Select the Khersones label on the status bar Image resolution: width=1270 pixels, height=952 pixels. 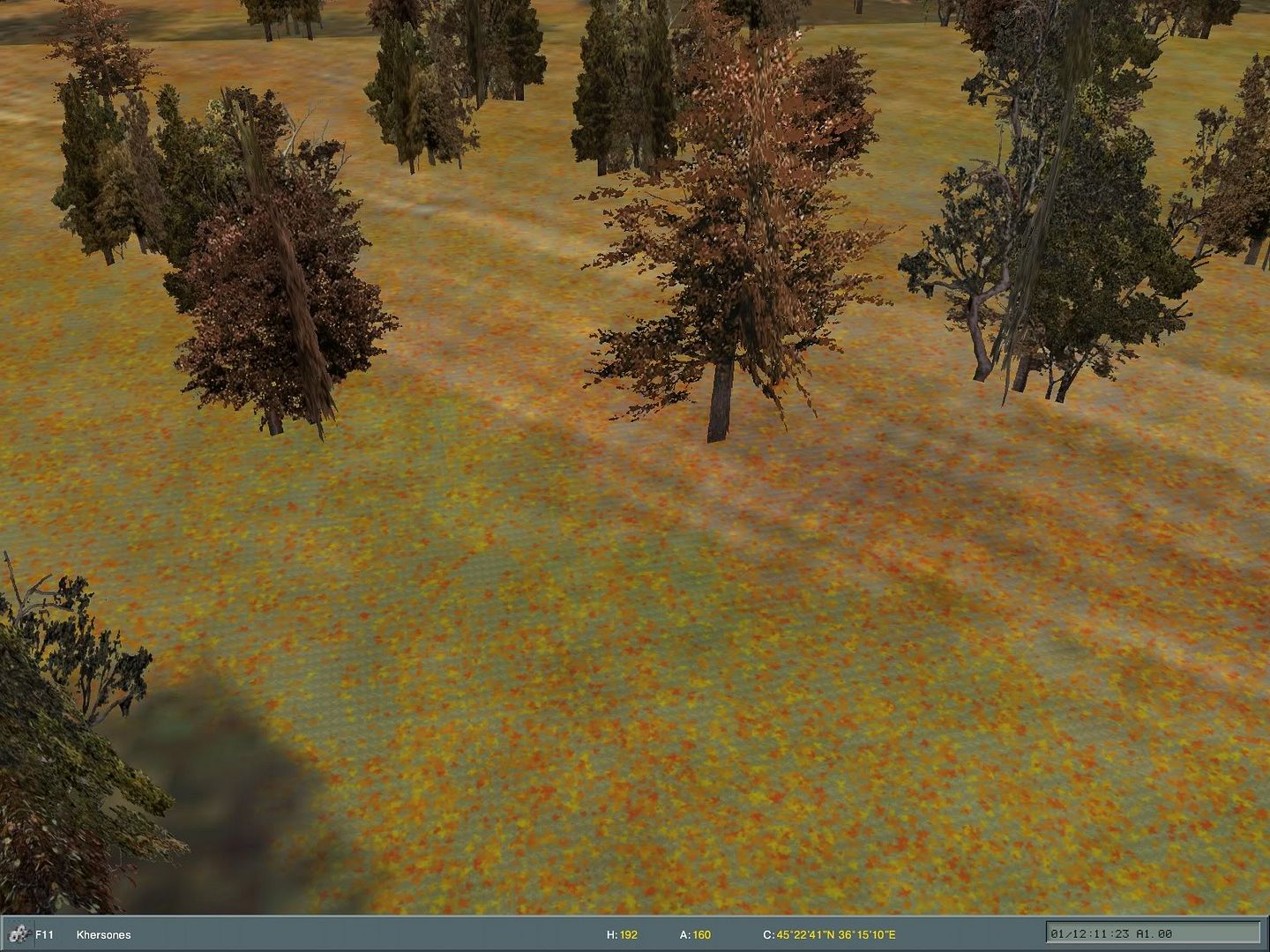[106, 935]
